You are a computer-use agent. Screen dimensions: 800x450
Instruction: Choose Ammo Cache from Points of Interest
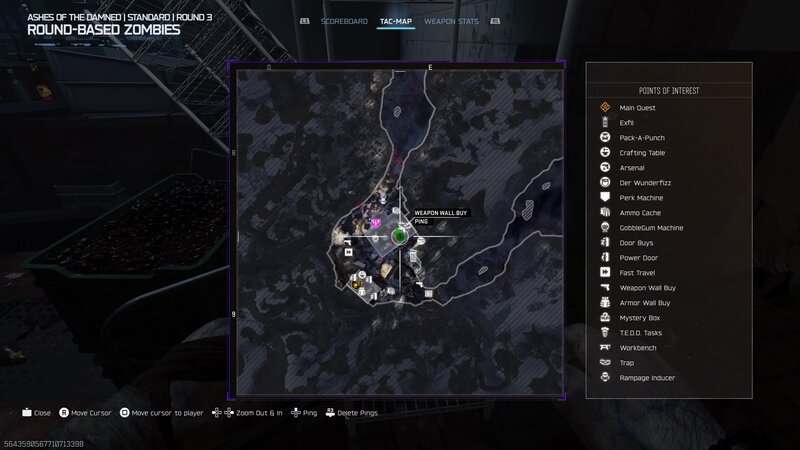coord(640,212)
